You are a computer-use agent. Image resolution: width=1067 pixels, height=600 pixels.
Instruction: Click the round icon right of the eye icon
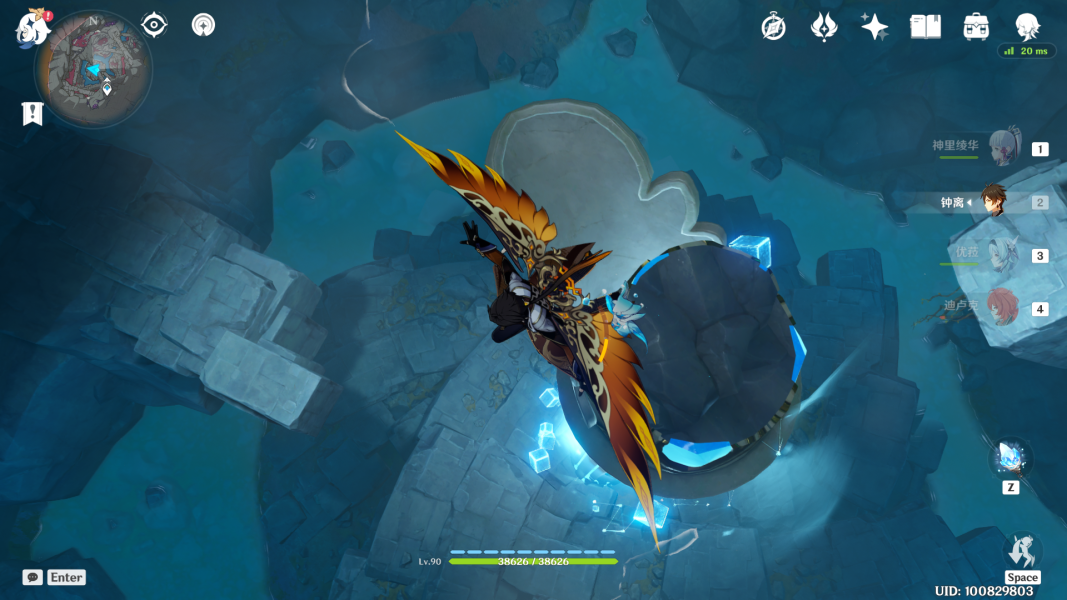[x=203, y=25]
